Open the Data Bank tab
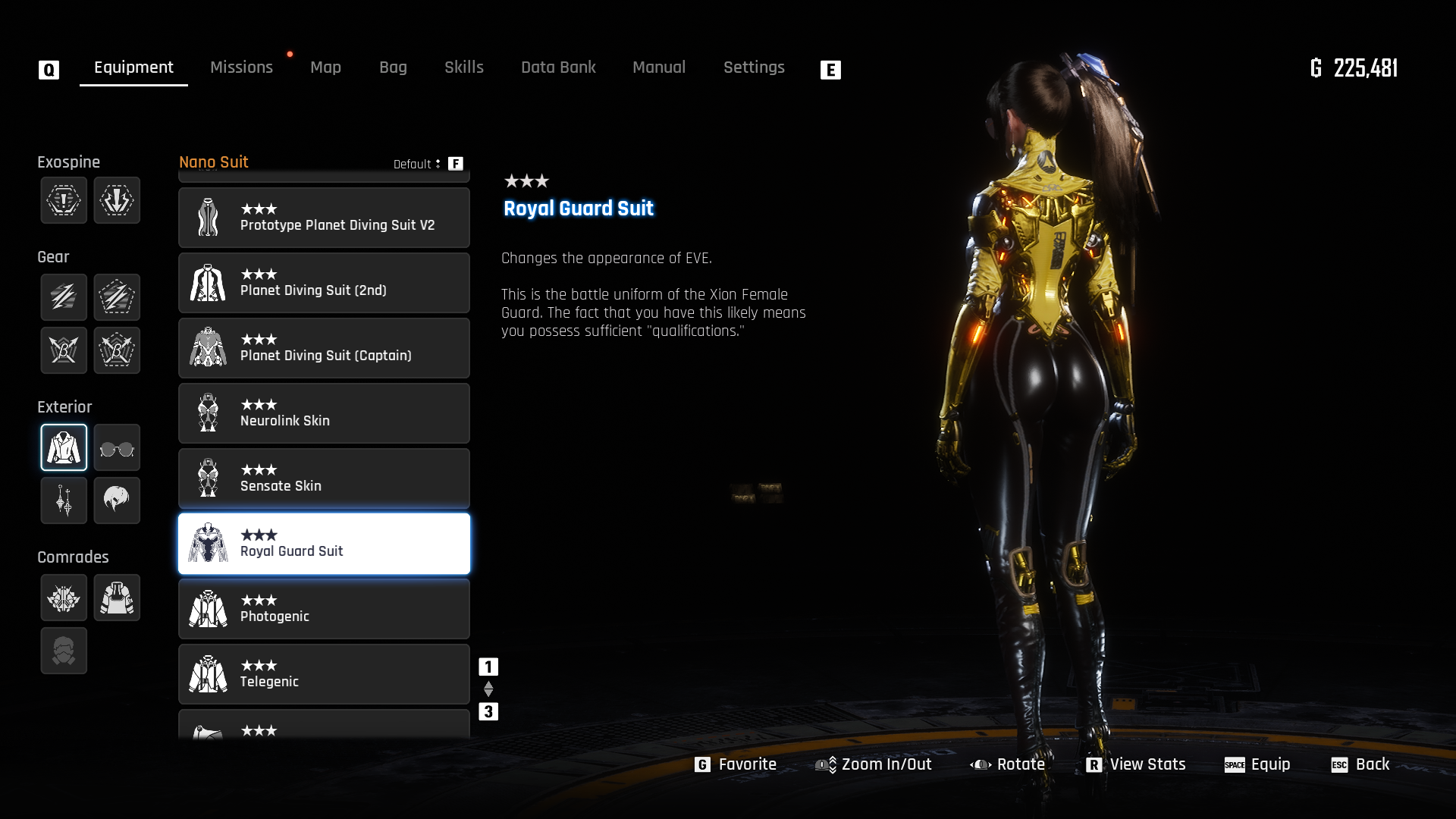The width and height of the screenshot is (1456, 819). coord(558,67)
